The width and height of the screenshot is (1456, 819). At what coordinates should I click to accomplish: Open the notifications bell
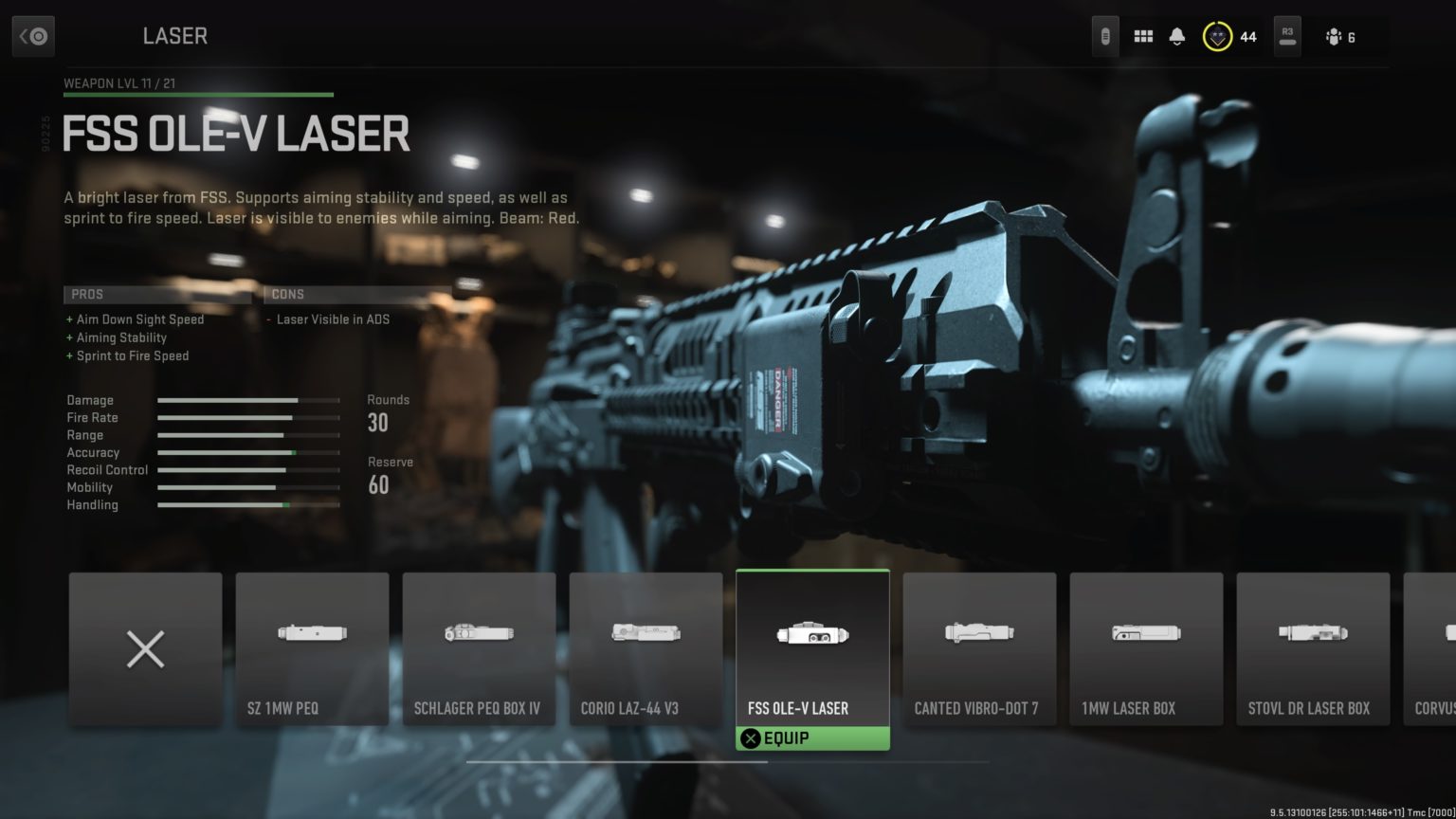[x=1177, y=35]
